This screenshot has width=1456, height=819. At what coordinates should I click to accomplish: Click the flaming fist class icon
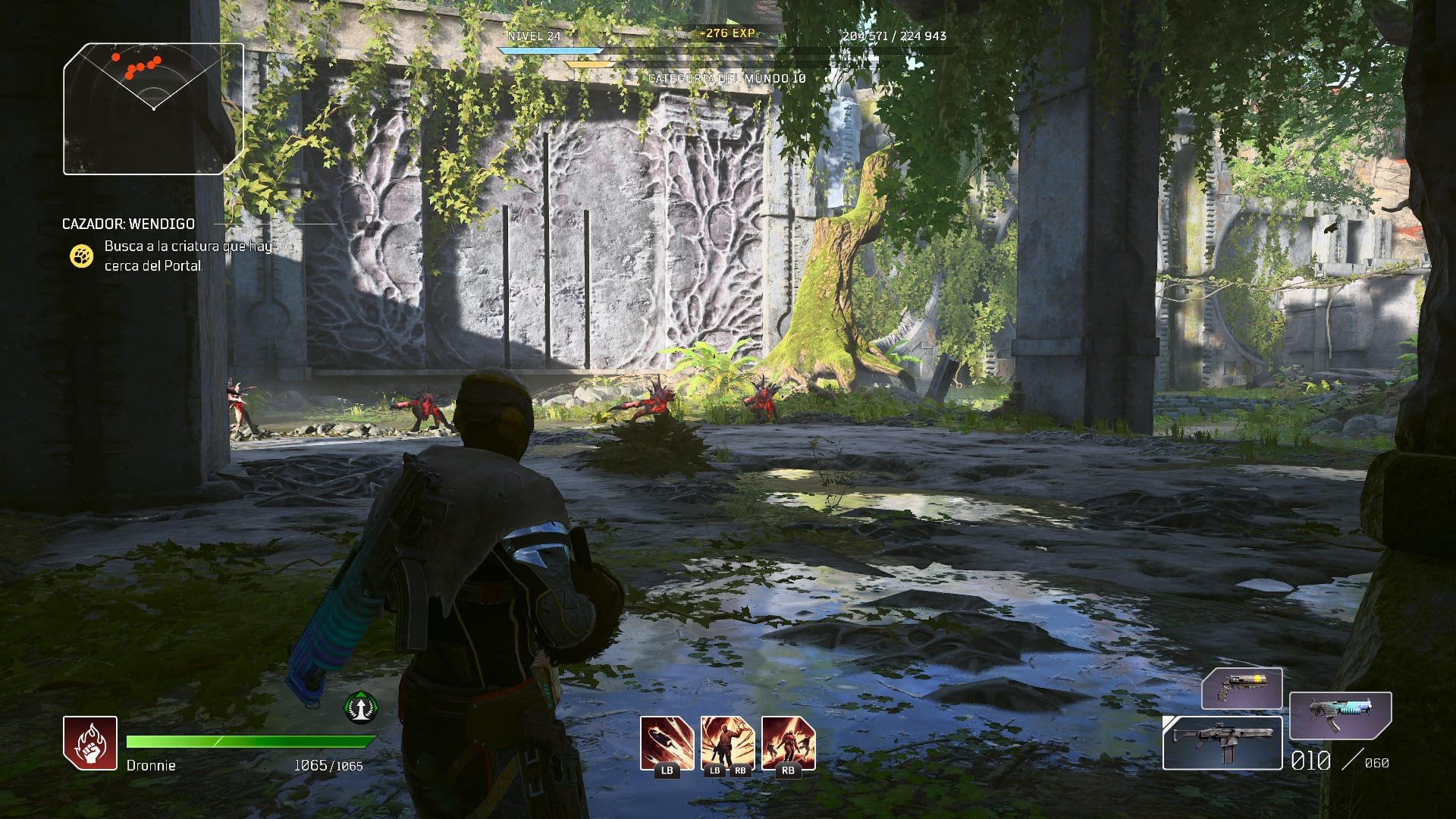click(x=90, y=743)
